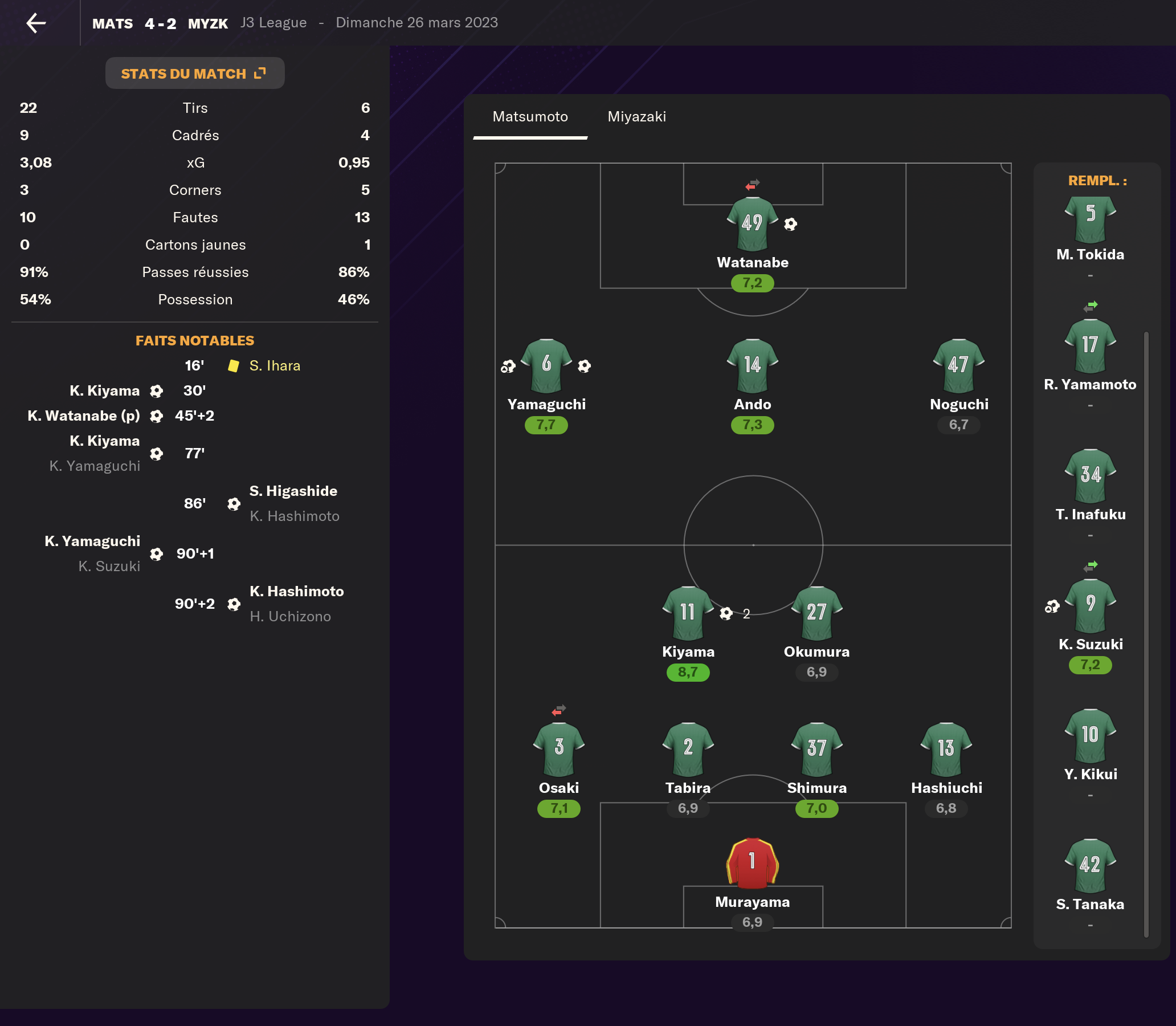
Task: Pick Noguchi's number 47 shirt
Action: click(958, 365)
